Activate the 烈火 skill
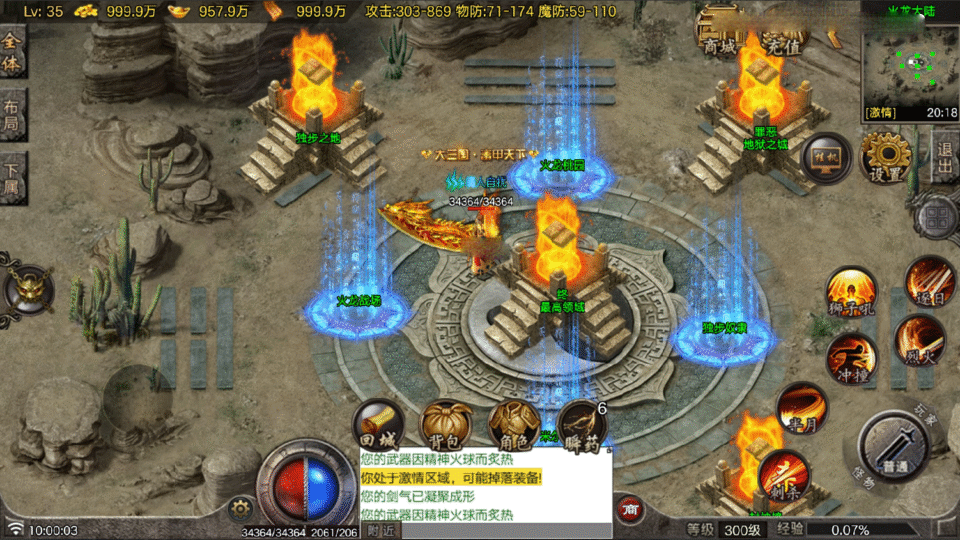This screenshot has width=960, height=540. [919, 340]
